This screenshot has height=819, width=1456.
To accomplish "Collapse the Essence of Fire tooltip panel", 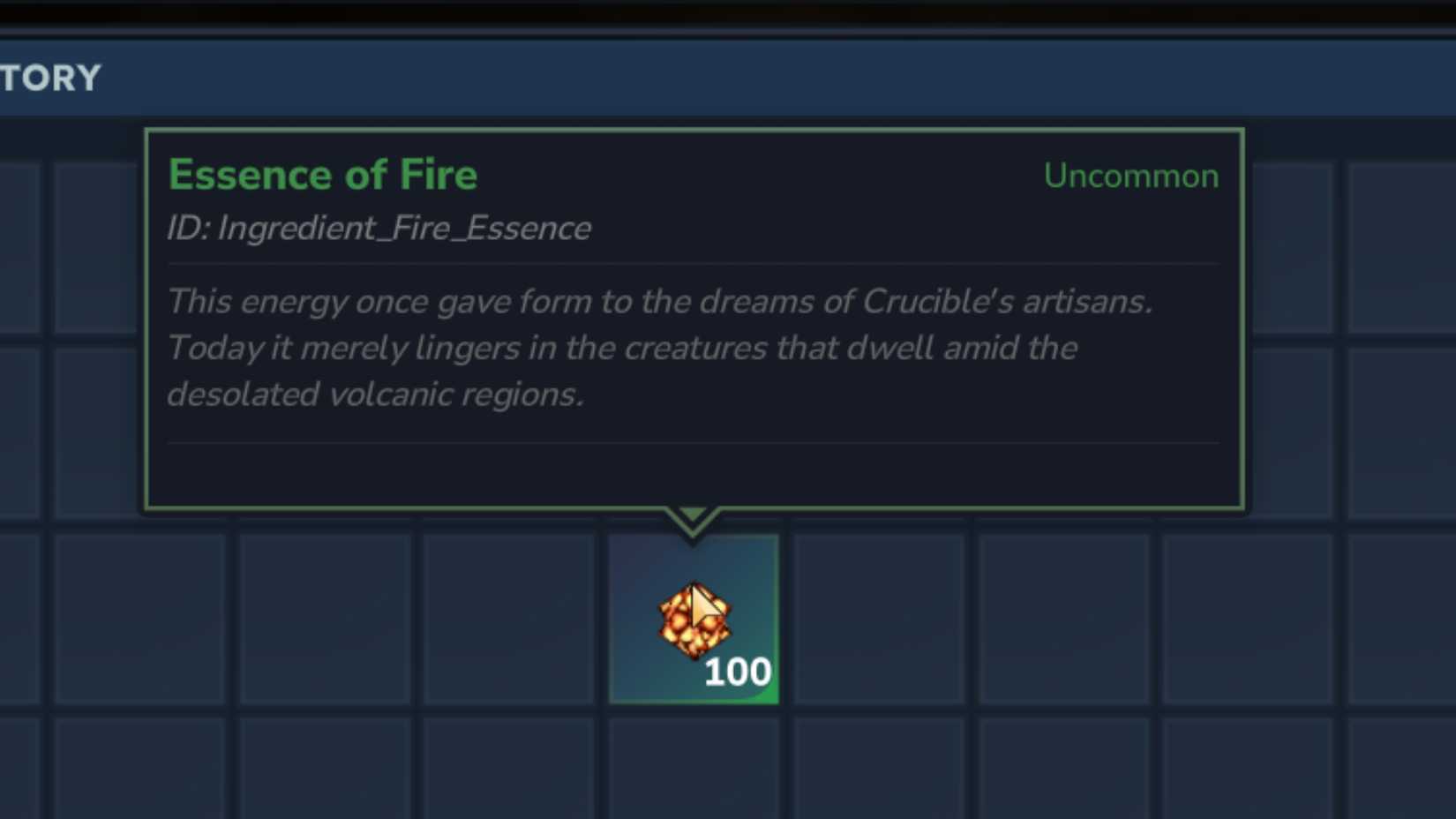I will 696,318.
